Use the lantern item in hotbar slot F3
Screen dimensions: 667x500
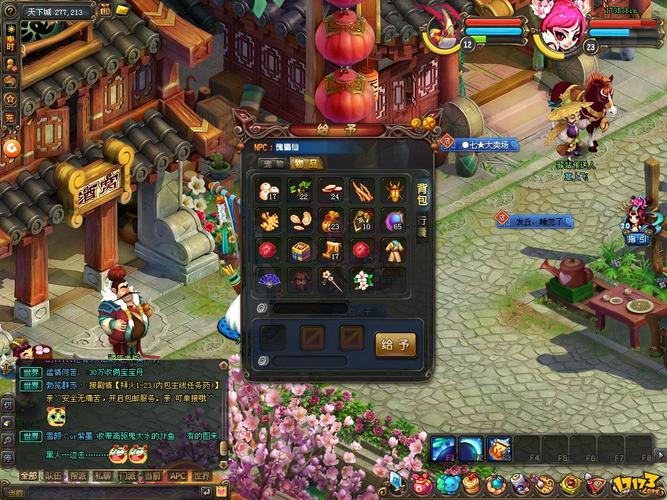(x=501, y=449)
